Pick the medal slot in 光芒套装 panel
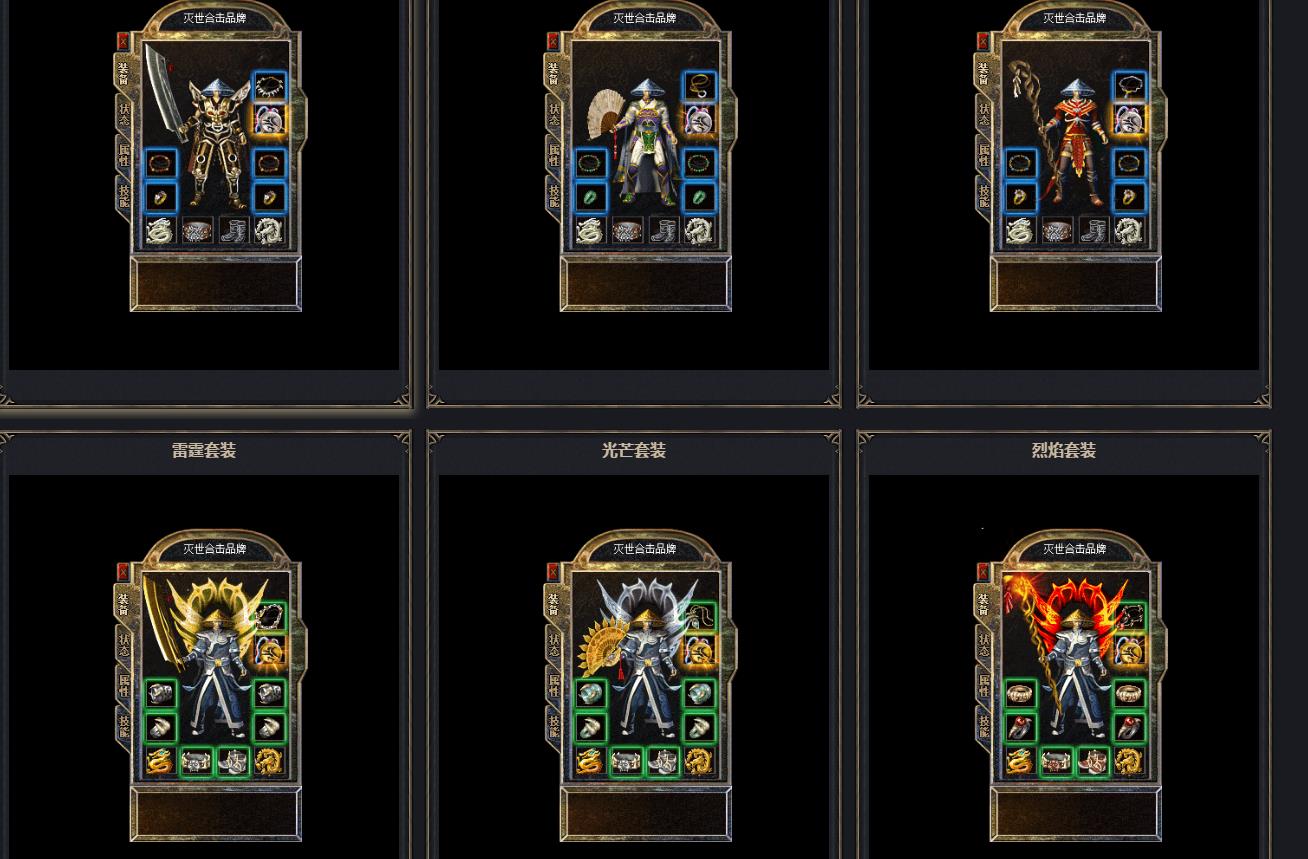The width and height of the screenshot is (1308, 859). (699, 651)
